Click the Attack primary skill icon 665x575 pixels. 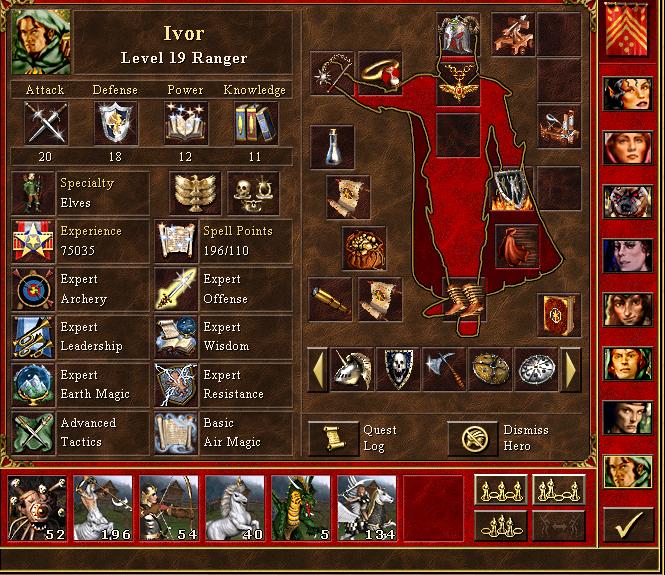[x=45, y=123]
